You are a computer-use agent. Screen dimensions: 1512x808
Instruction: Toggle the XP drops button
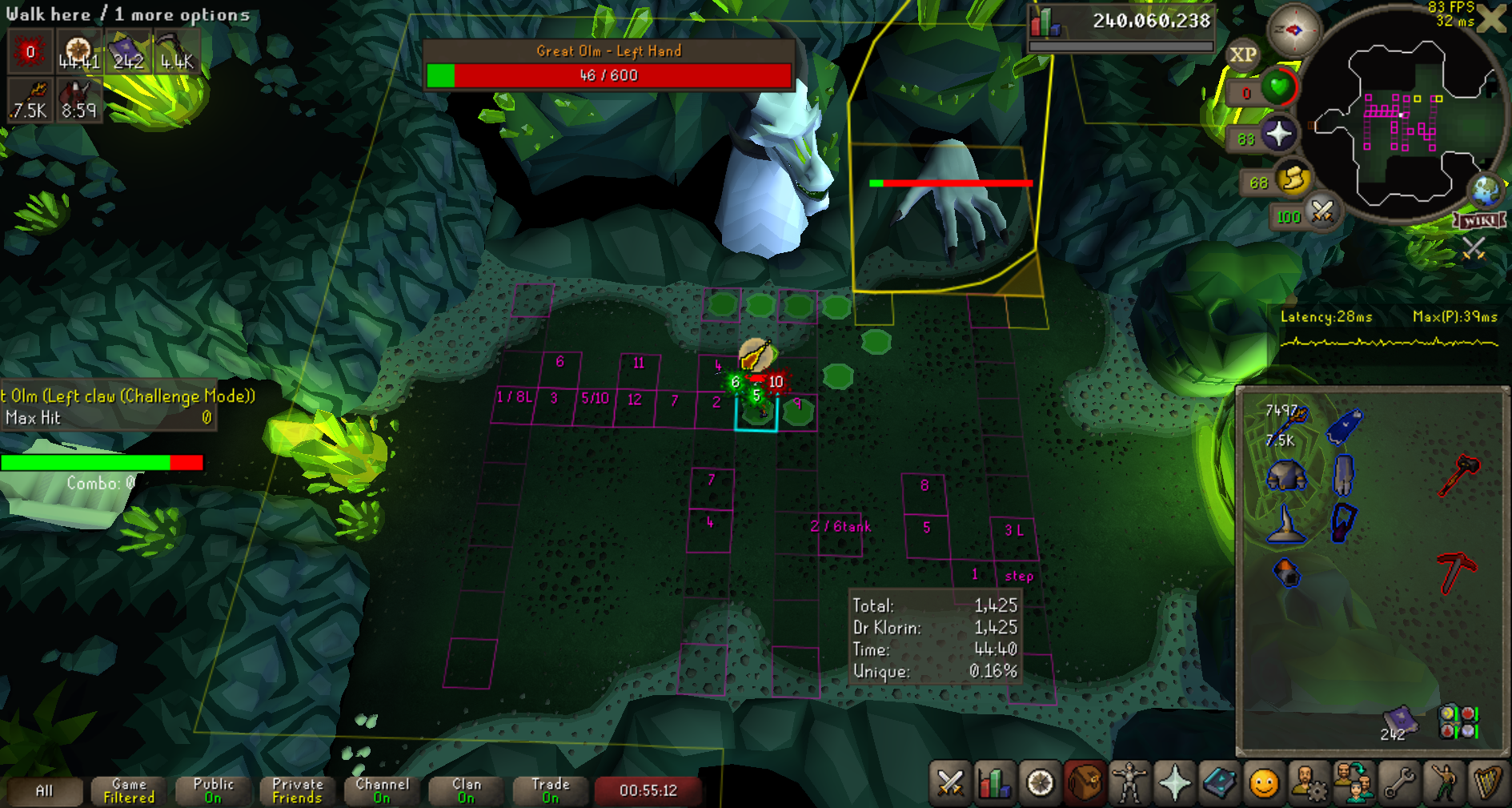point(1242,54)
